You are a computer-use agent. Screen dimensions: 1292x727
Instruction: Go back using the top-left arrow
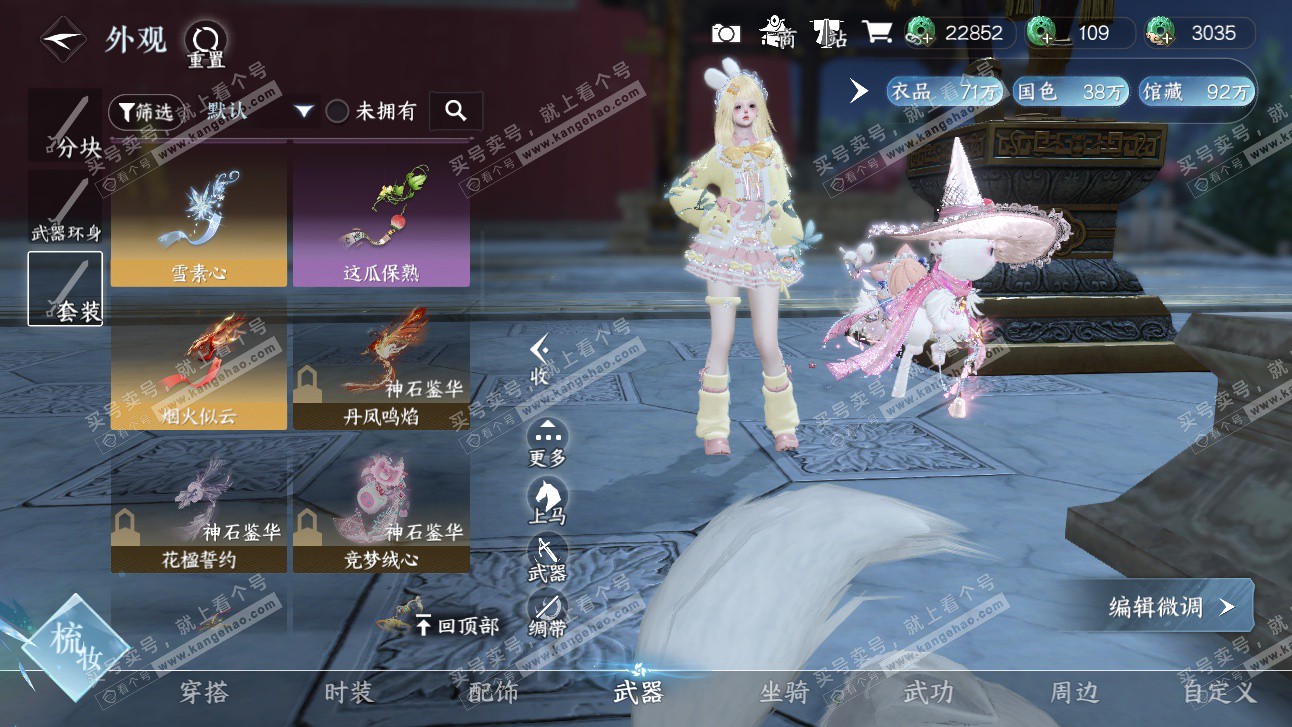click(62, 40)
